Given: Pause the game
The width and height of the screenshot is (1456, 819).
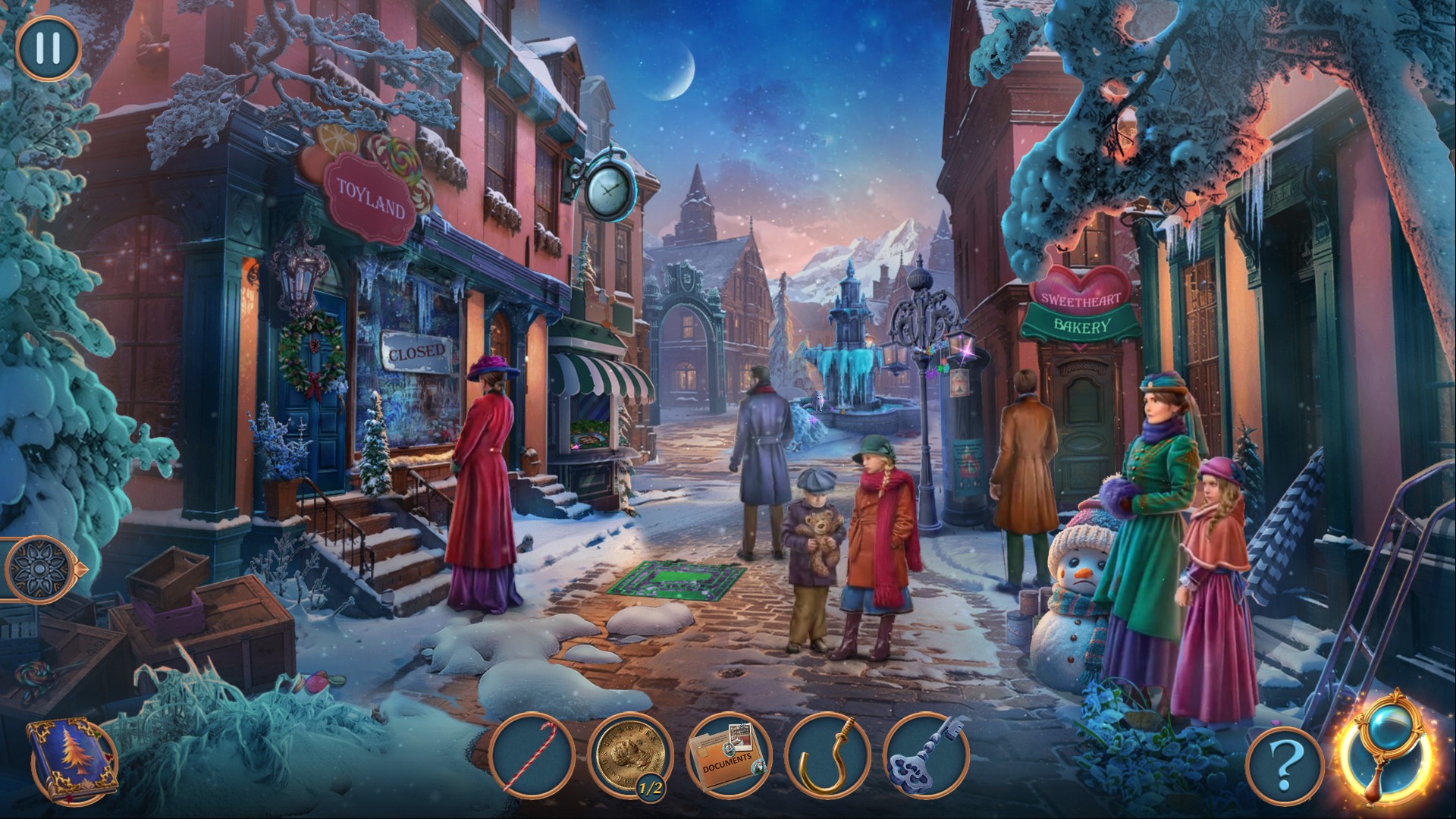Looking at the screenshot, I should click(47, 48).
